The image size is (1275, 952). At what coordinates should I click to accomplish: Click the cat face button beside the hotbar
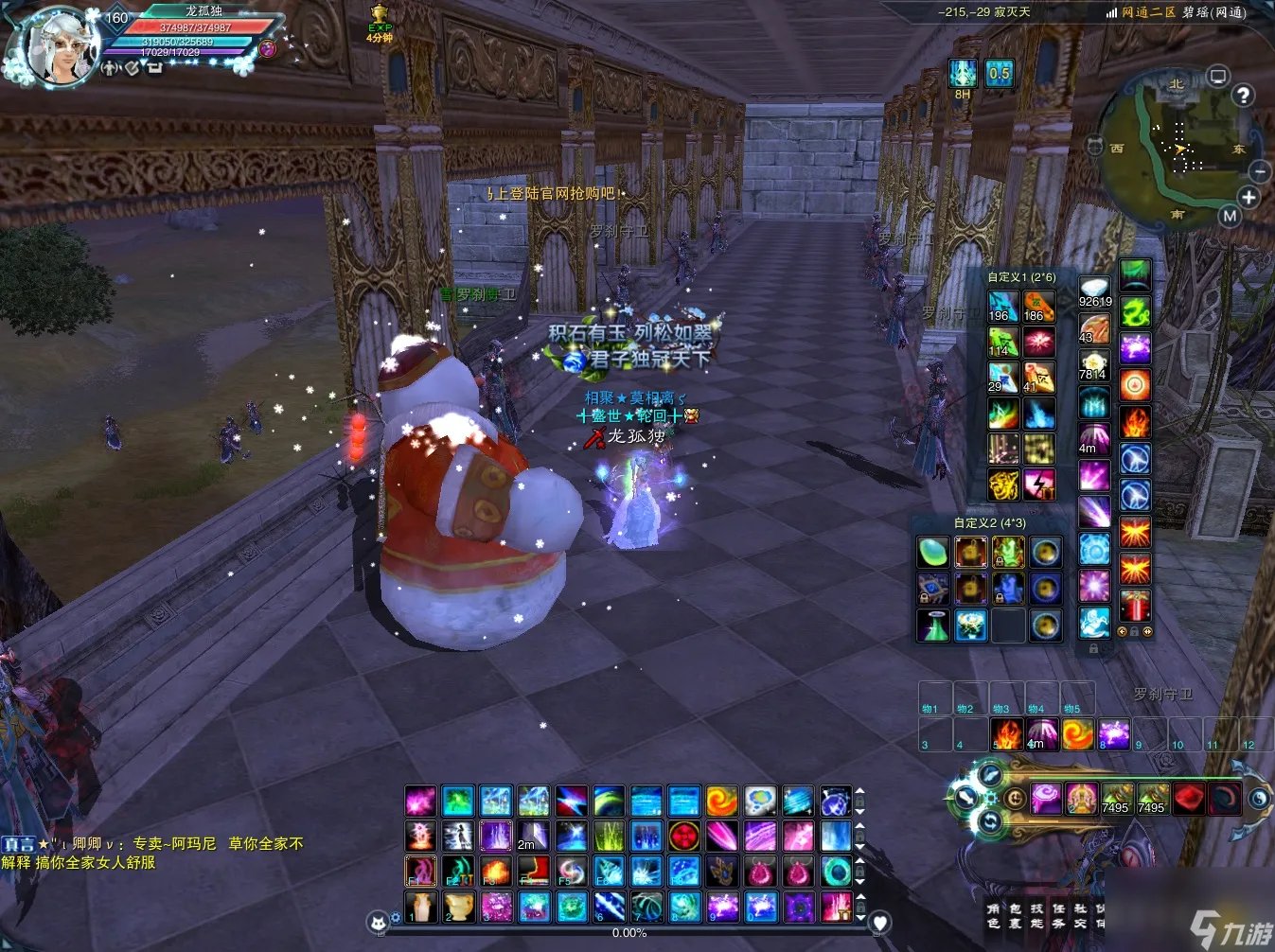[x=379, y=922]
